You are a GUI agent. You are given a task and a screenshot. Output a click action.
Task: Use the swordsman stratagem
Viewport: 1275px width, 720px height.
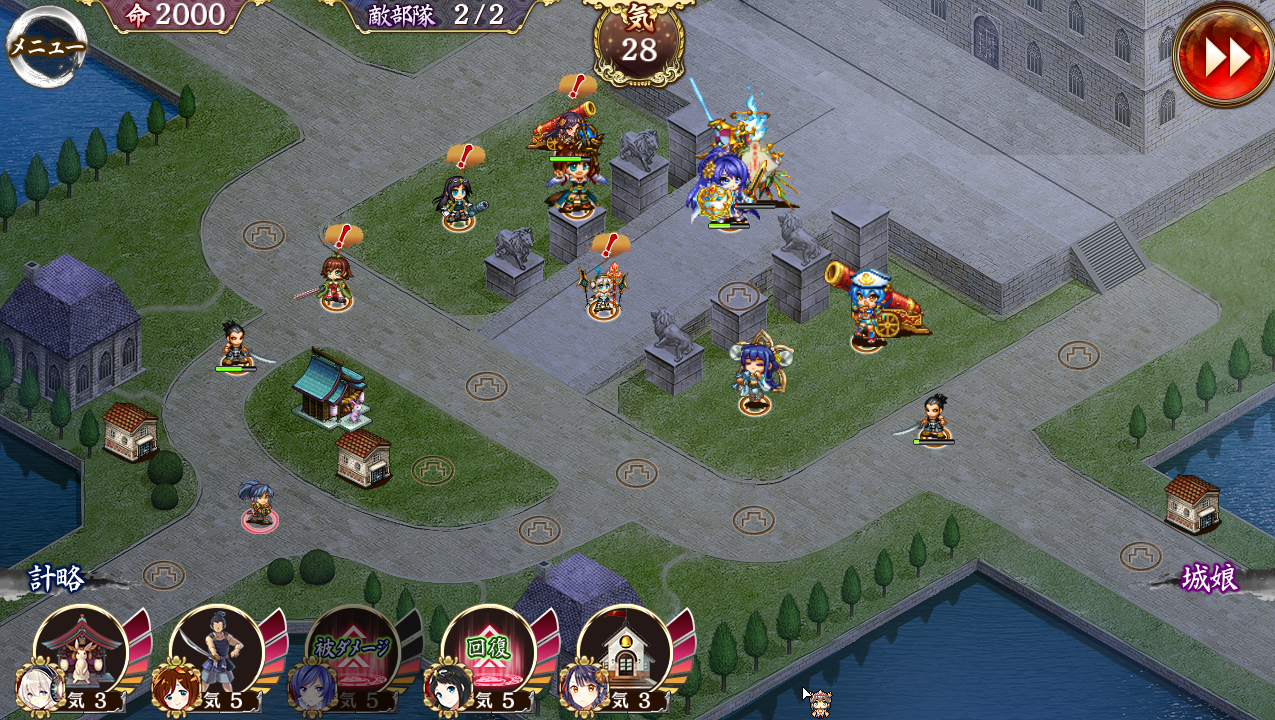point(216,652)
